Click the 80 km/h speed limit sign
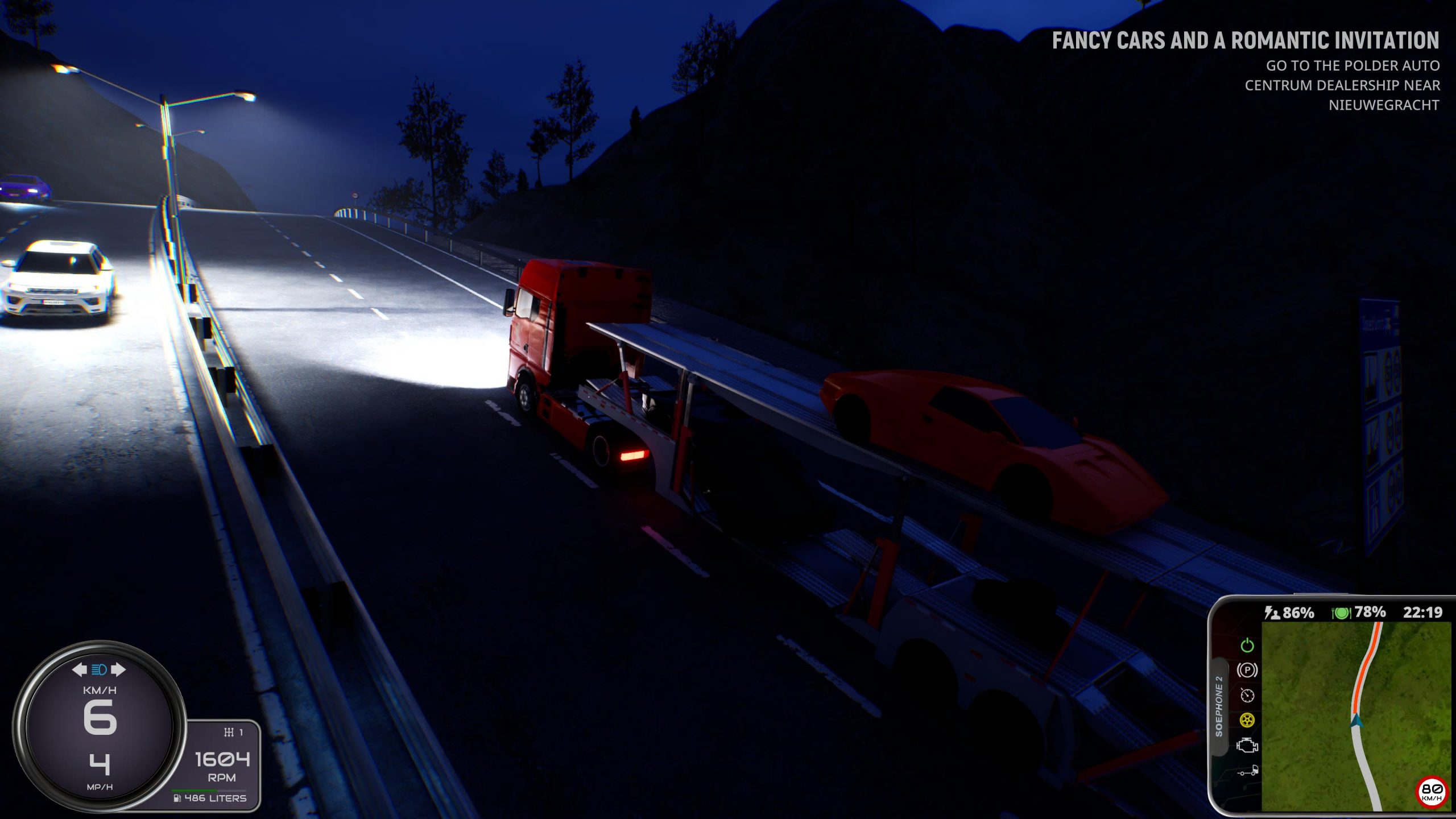 point(1432,791)
